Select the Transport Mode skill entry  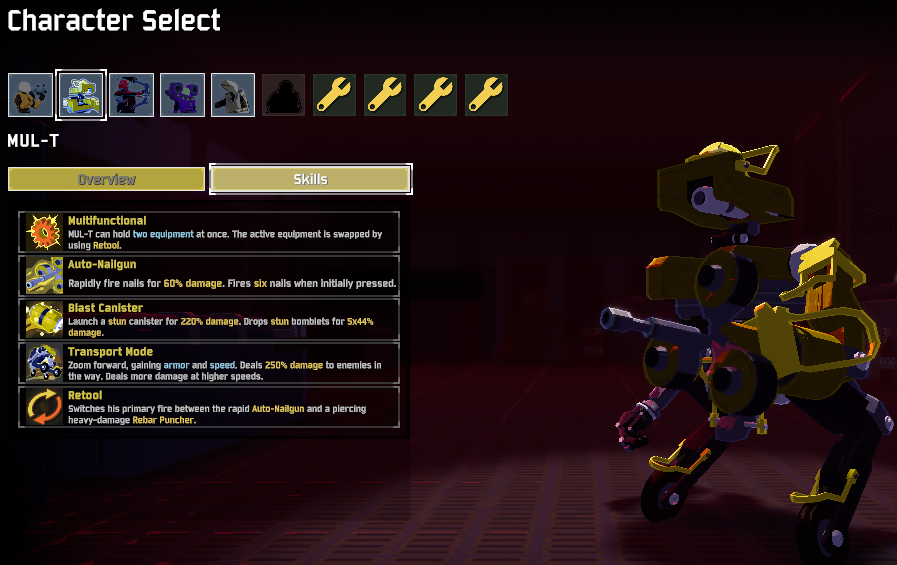(209, 363)
